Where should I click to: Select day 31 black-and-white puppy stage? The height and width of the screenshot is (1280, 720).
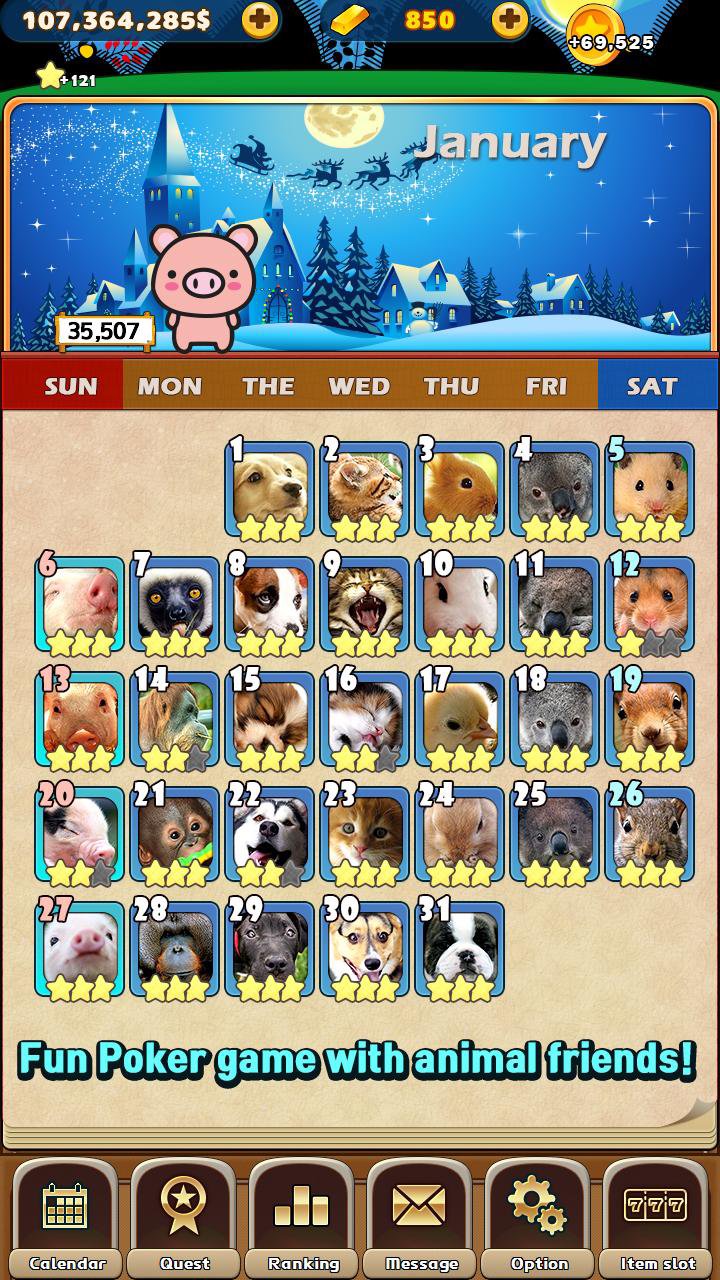point(459,950)
